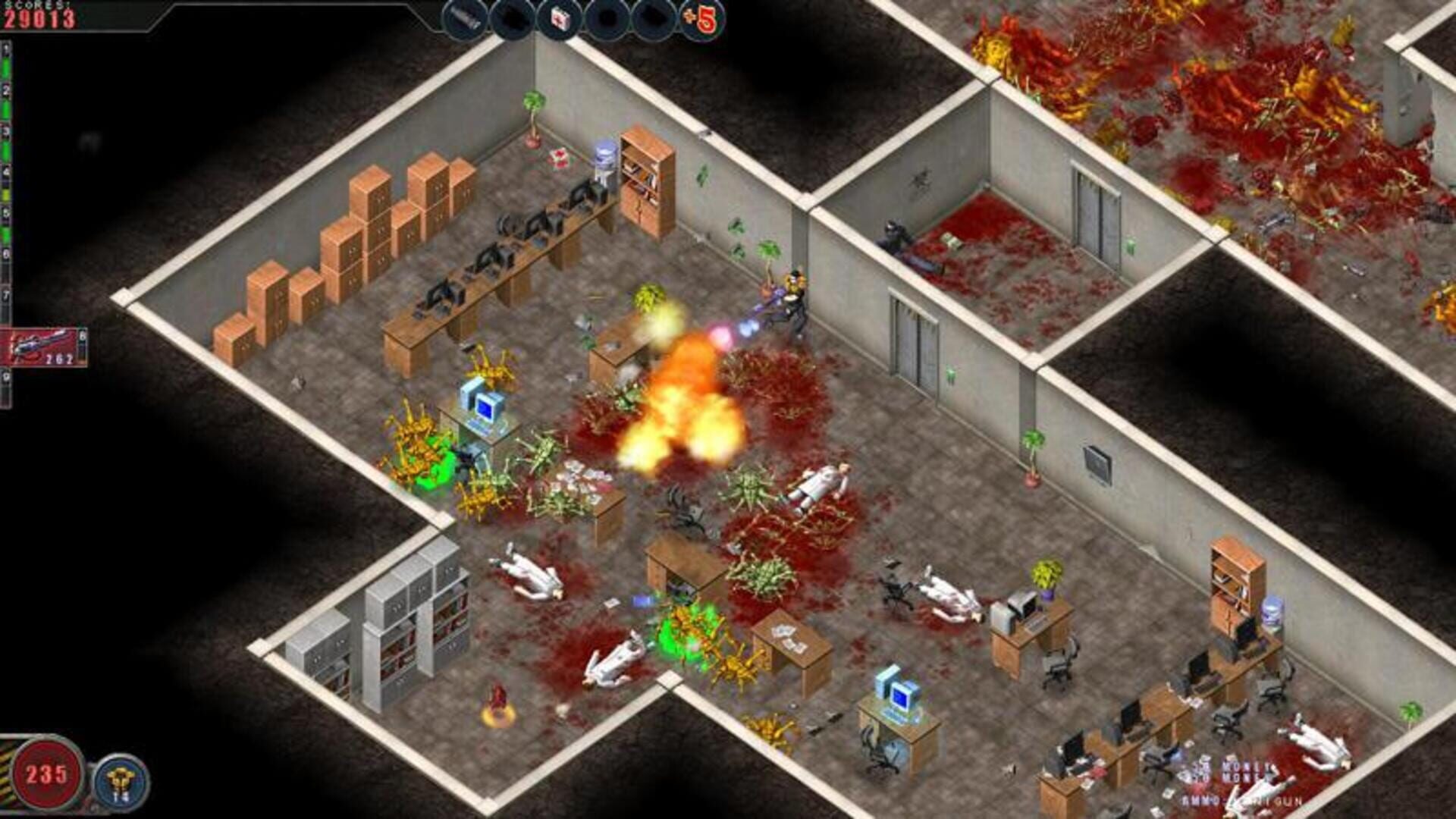Select weapon slot 2 in the sidebar
This screenshot has width=1456, height=819.
click(8, 90)
